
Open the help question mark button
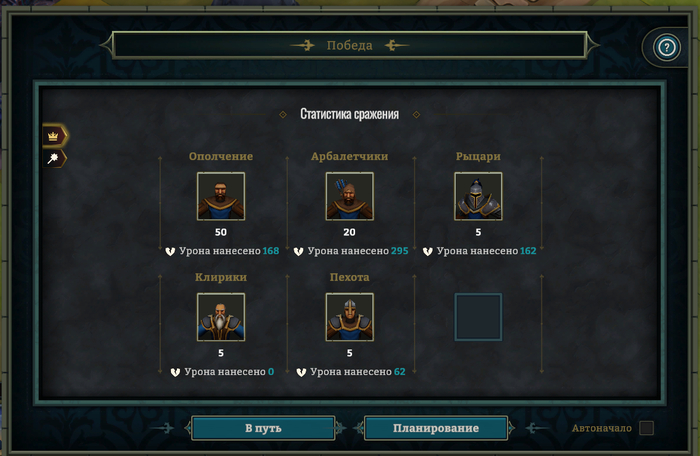tap(665, 47)
